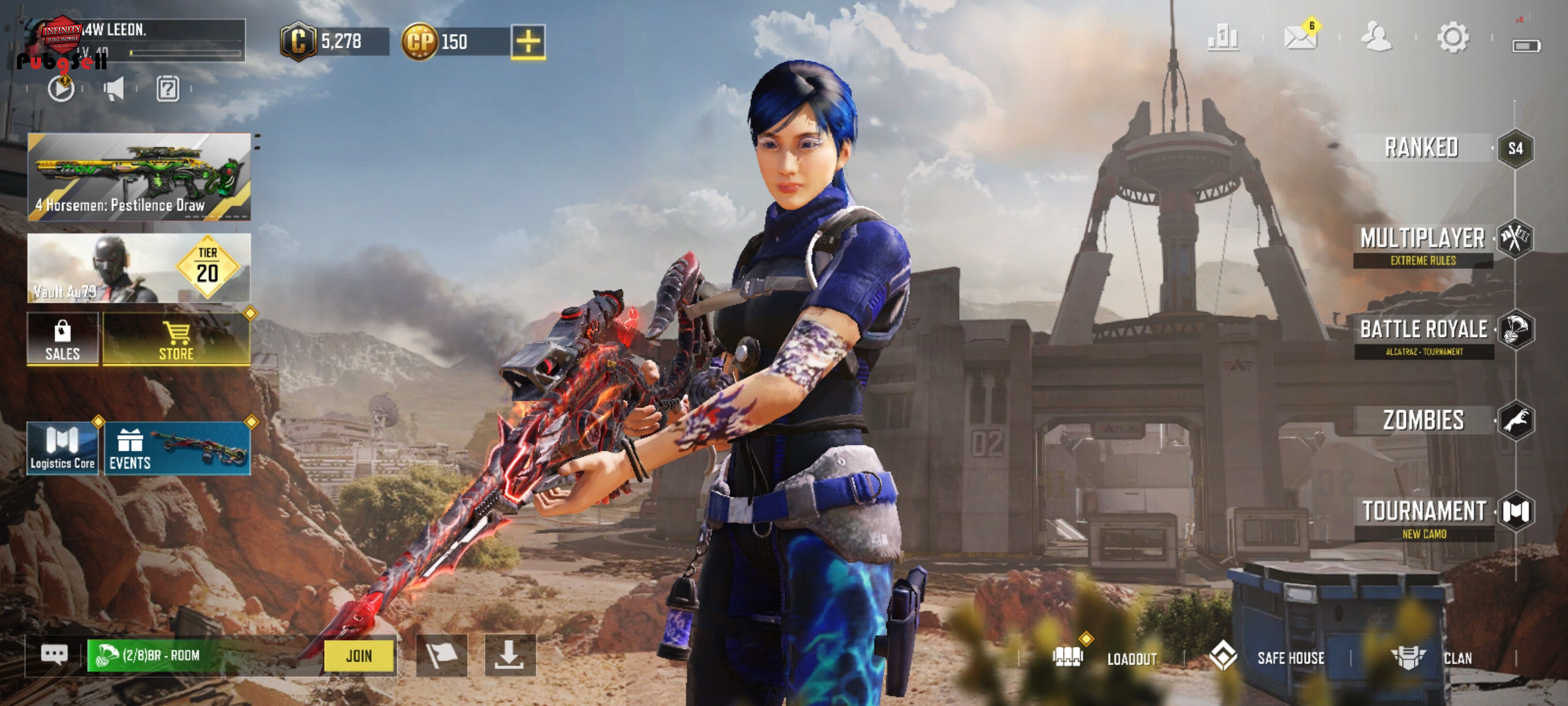Enter Battle Royale mode
Image resolution: width=1568 pixels, height=706 pixels.
coord(1424,330)
